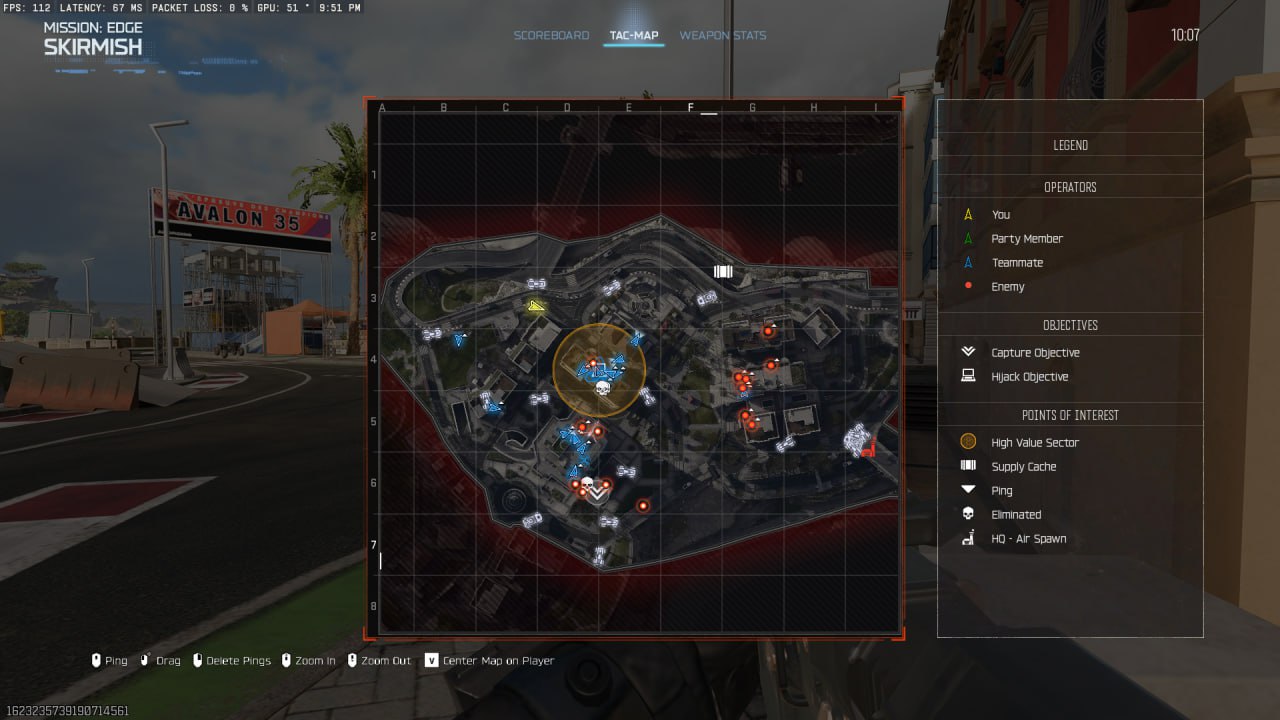Click the yellow You operator arrow in the legend
1280x720 pixels.
click(967, 214)
